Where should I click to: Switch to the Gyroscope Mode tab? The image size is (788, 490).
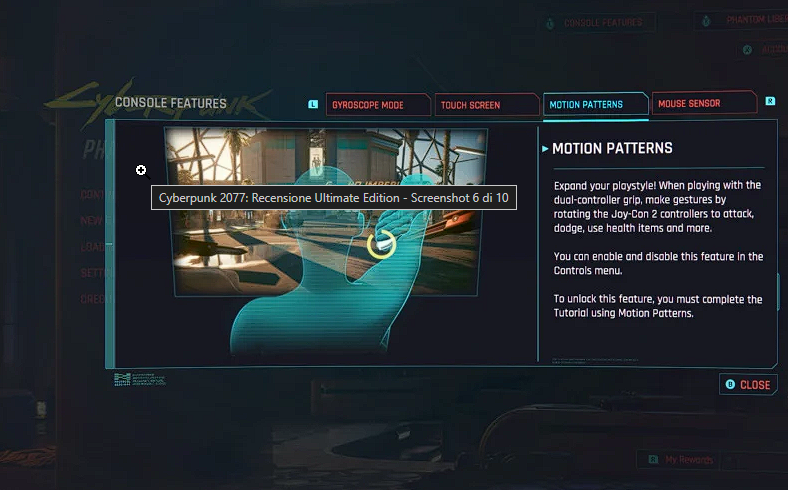click(378, 104)
